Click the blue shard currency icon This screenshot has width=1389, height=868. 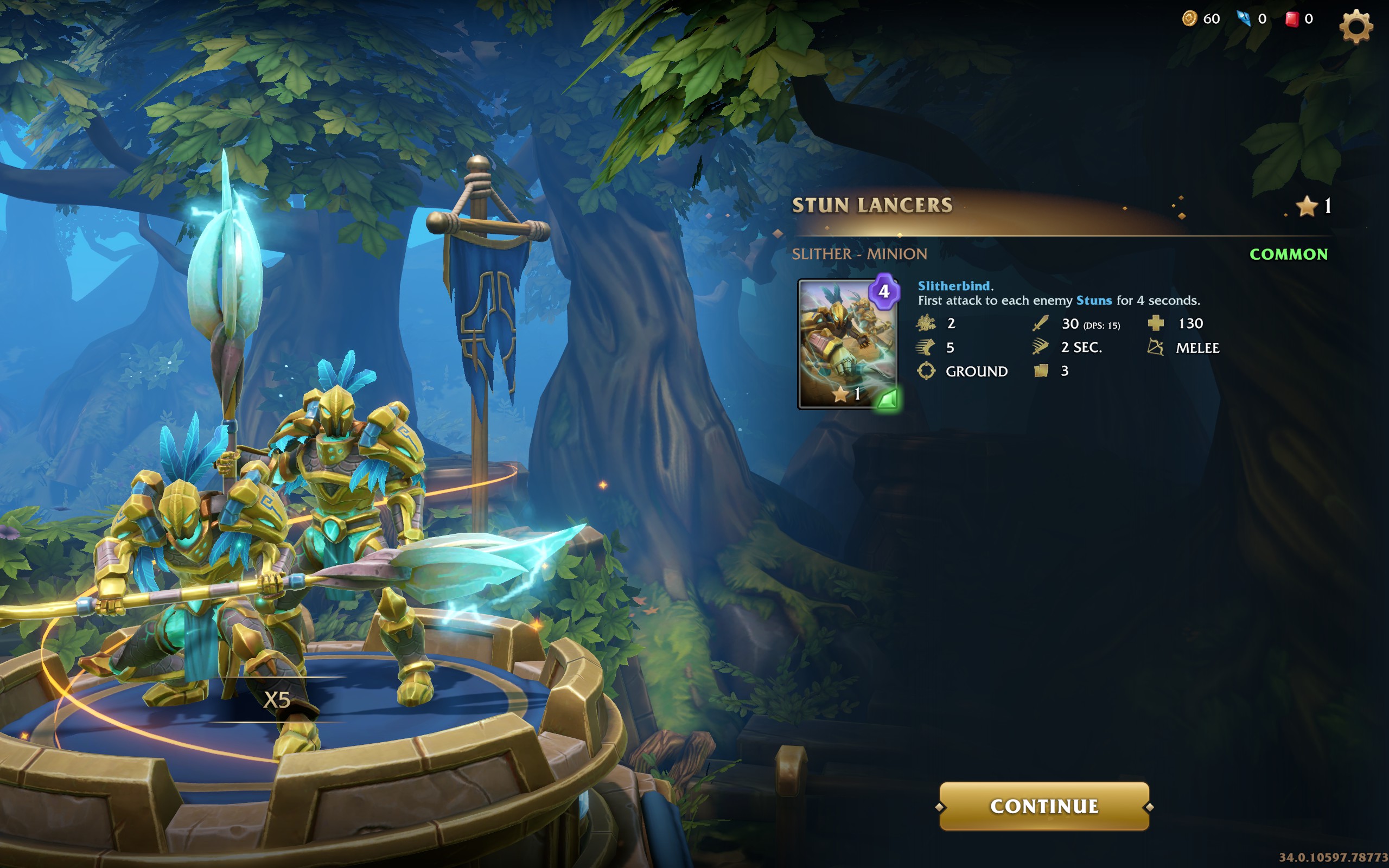click(x=1243, y=19)
